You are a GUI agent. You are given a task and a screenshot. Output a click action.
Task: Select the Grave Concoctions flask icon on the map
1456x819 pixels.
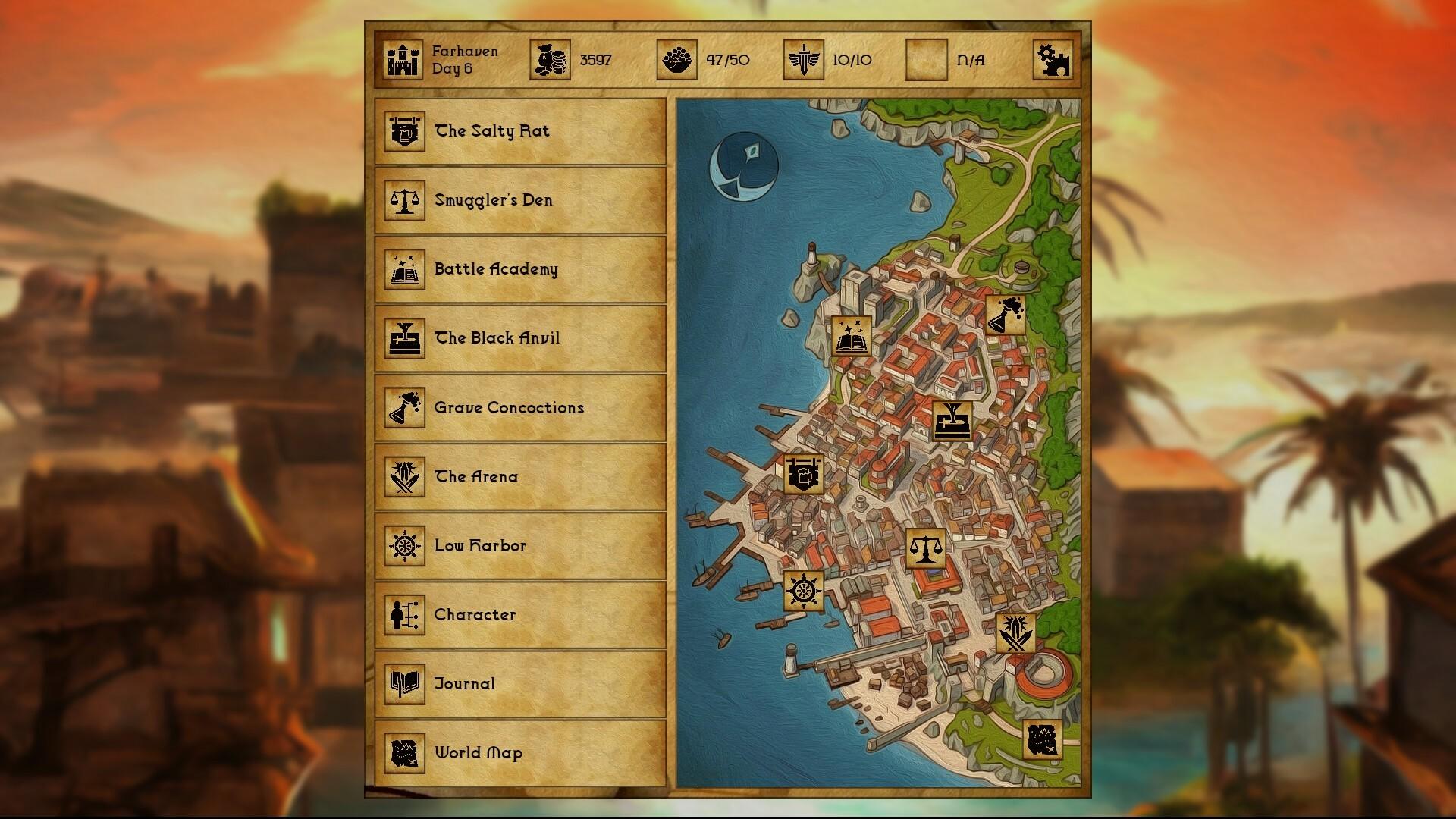point(1005,316)
